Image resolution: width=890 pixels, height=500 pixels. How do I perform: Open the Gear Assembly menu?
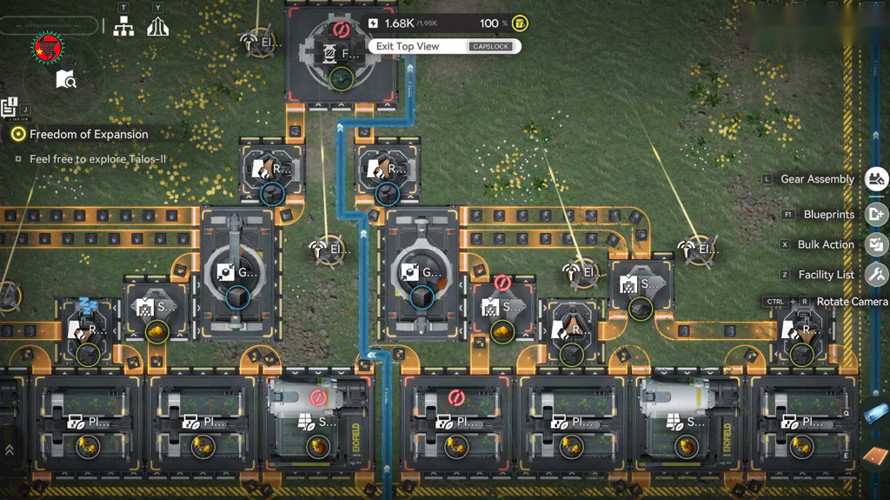[x=876, y=179]
